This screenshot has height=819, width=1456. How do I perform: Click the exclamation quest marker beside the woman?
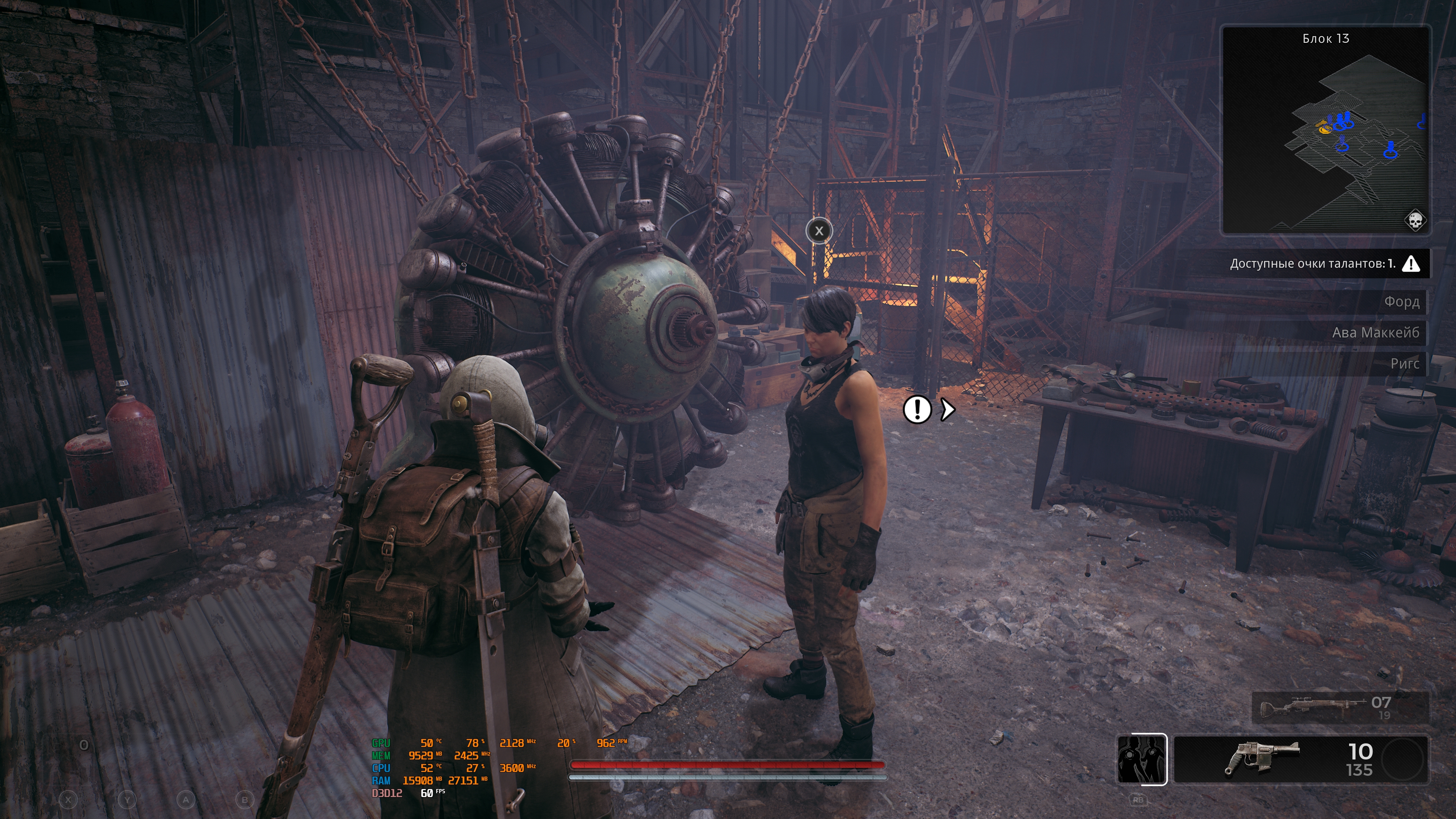[x=917, y=409]
